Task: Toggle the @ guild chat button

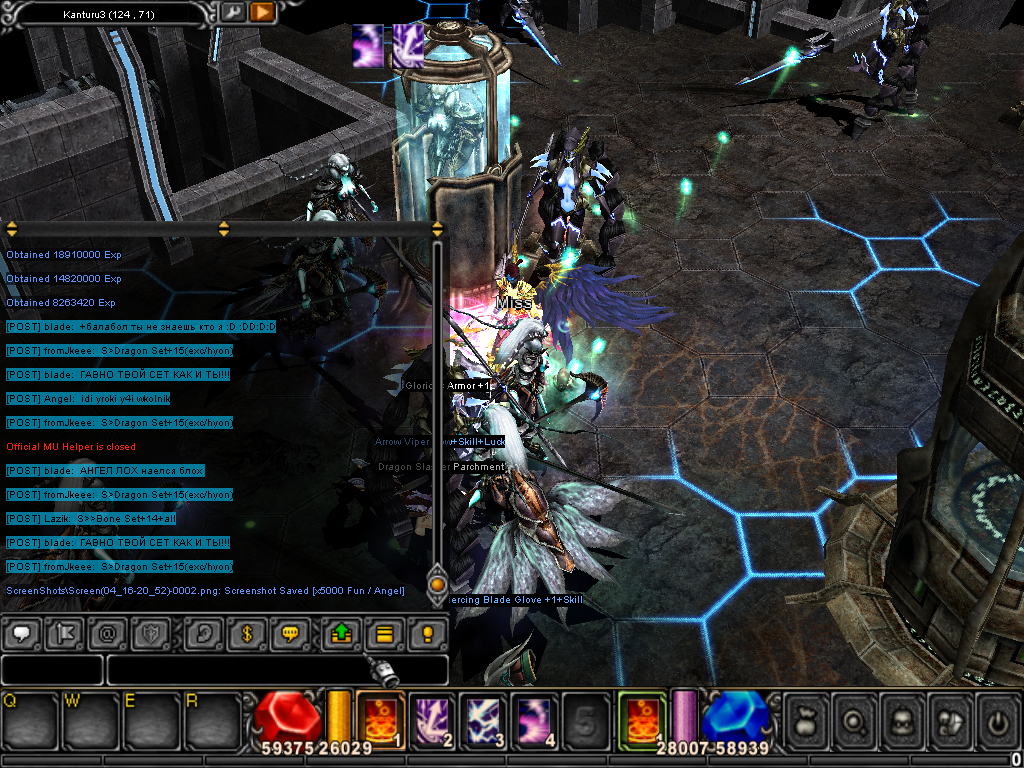Action: tap(106, 633)
